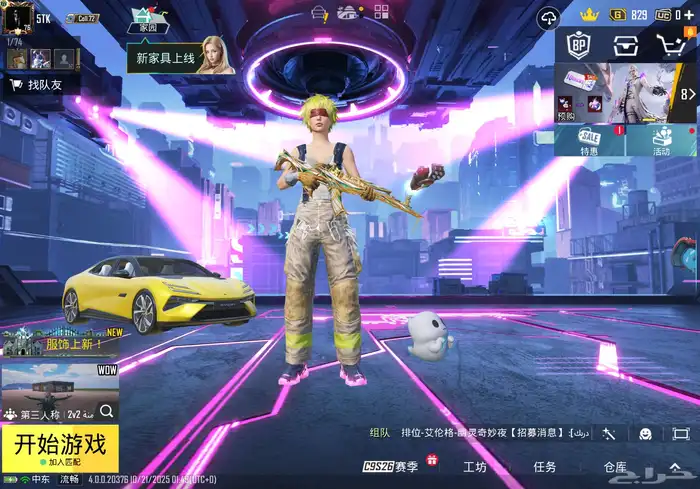Image resolution: width=700 pixels, height=489 pixels.
Task: Open the smiley emote button
Action: pos(645,433)
